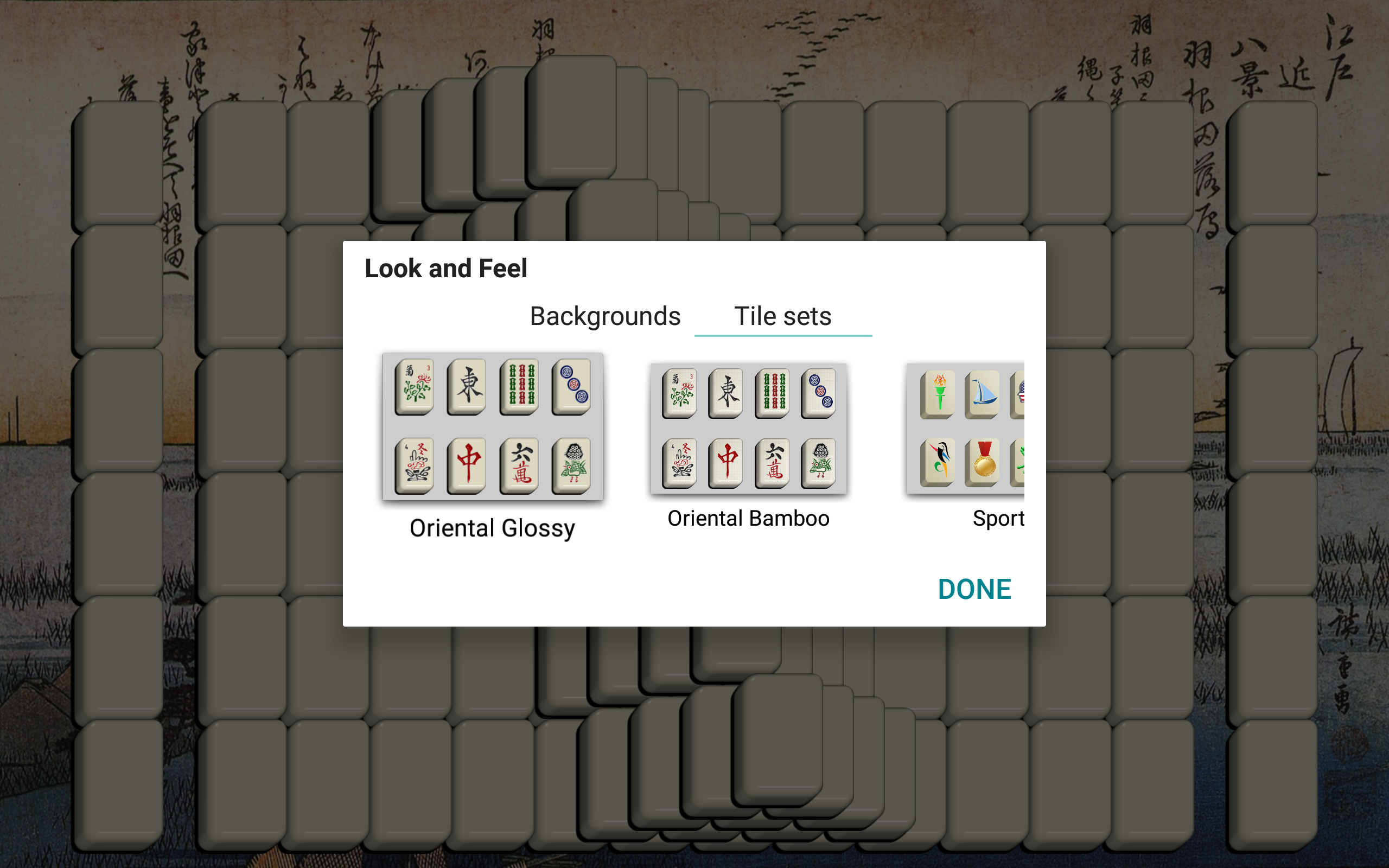The image size is (1389, 868).
Task: Click the sailboat icon in the Sports set
Action: pos(983,394)
